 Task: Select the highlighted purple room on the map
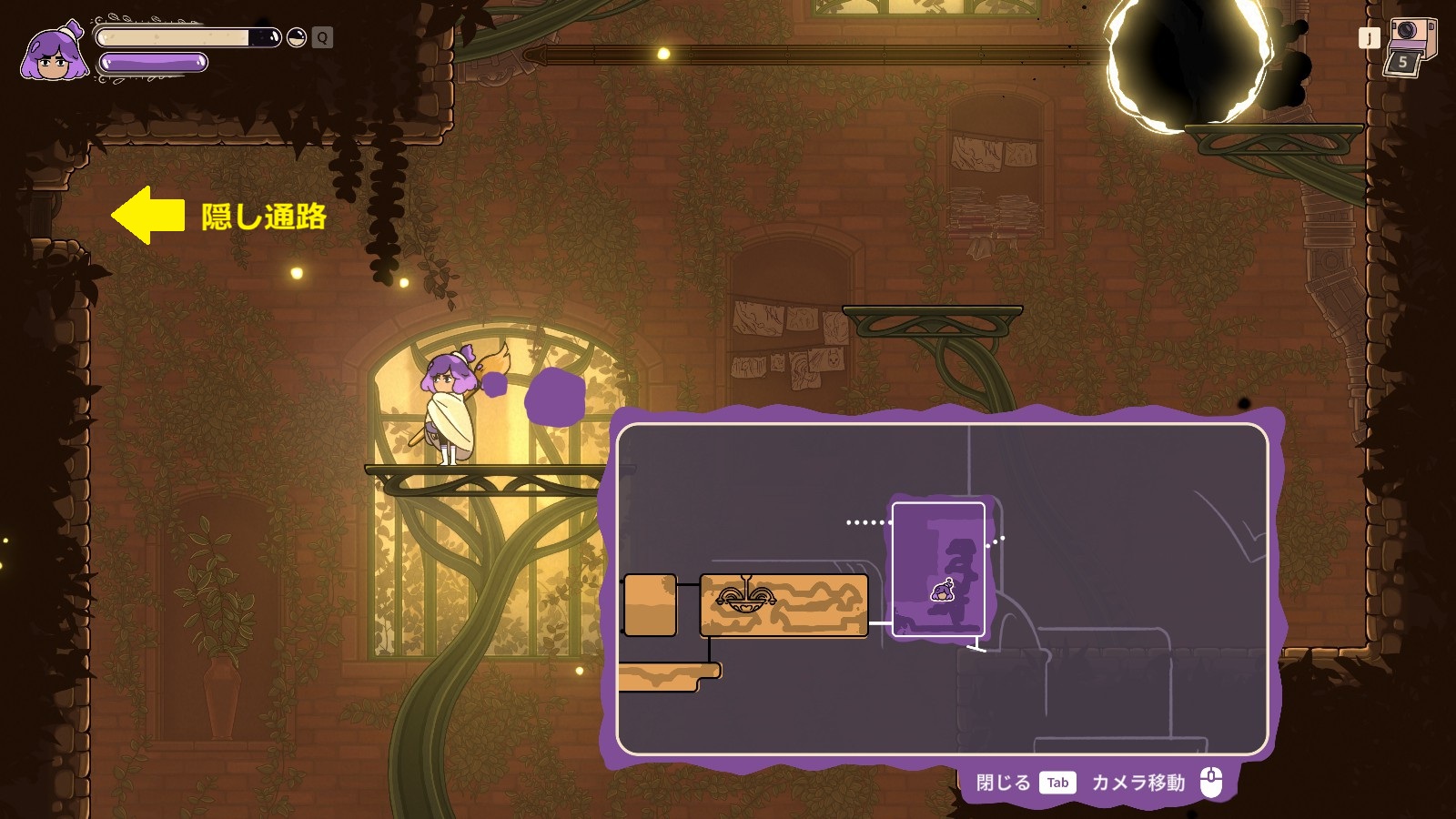[938, 546]
